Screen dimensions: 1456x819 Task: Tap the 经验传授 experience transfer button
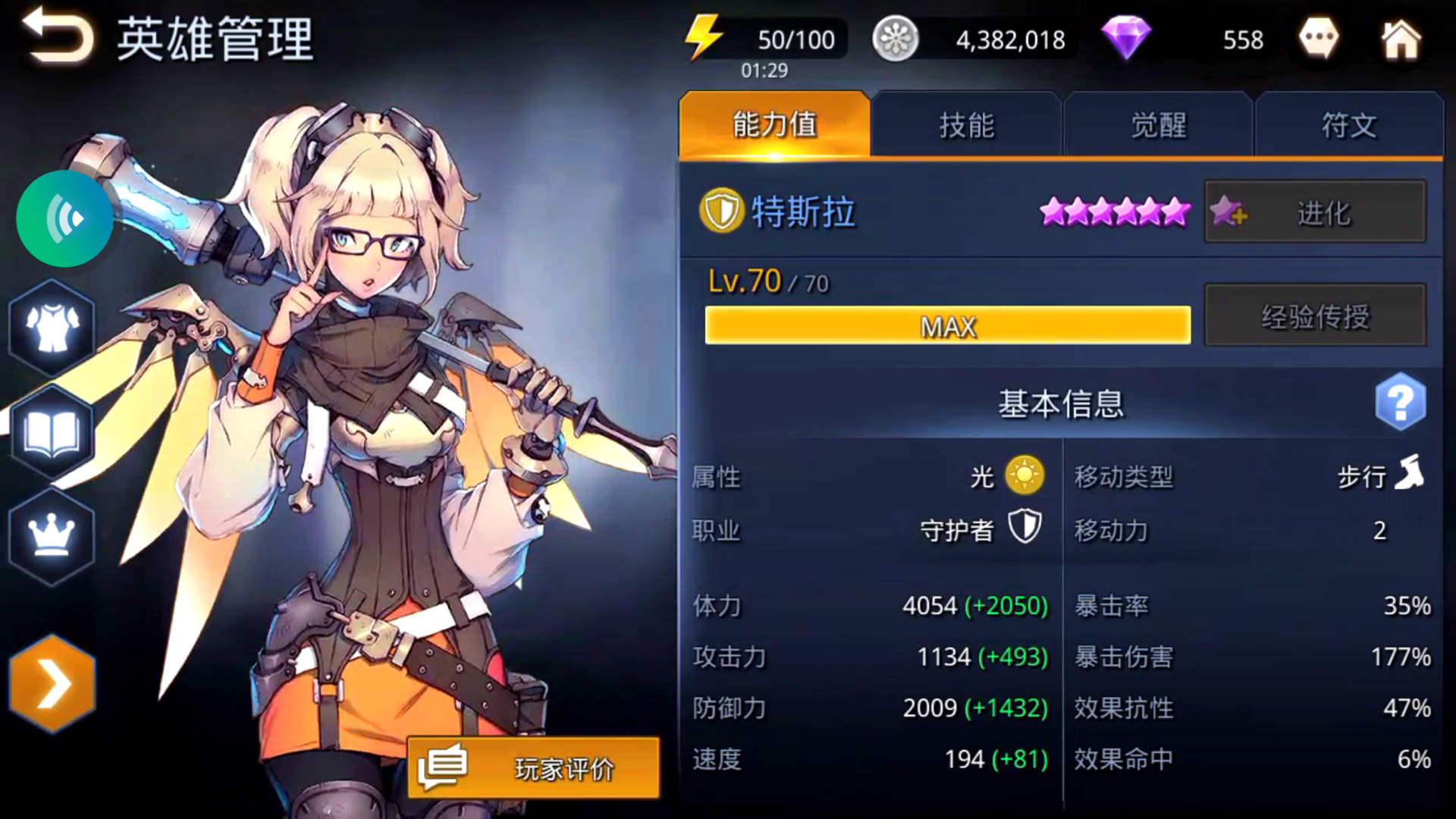point(1315,315)
